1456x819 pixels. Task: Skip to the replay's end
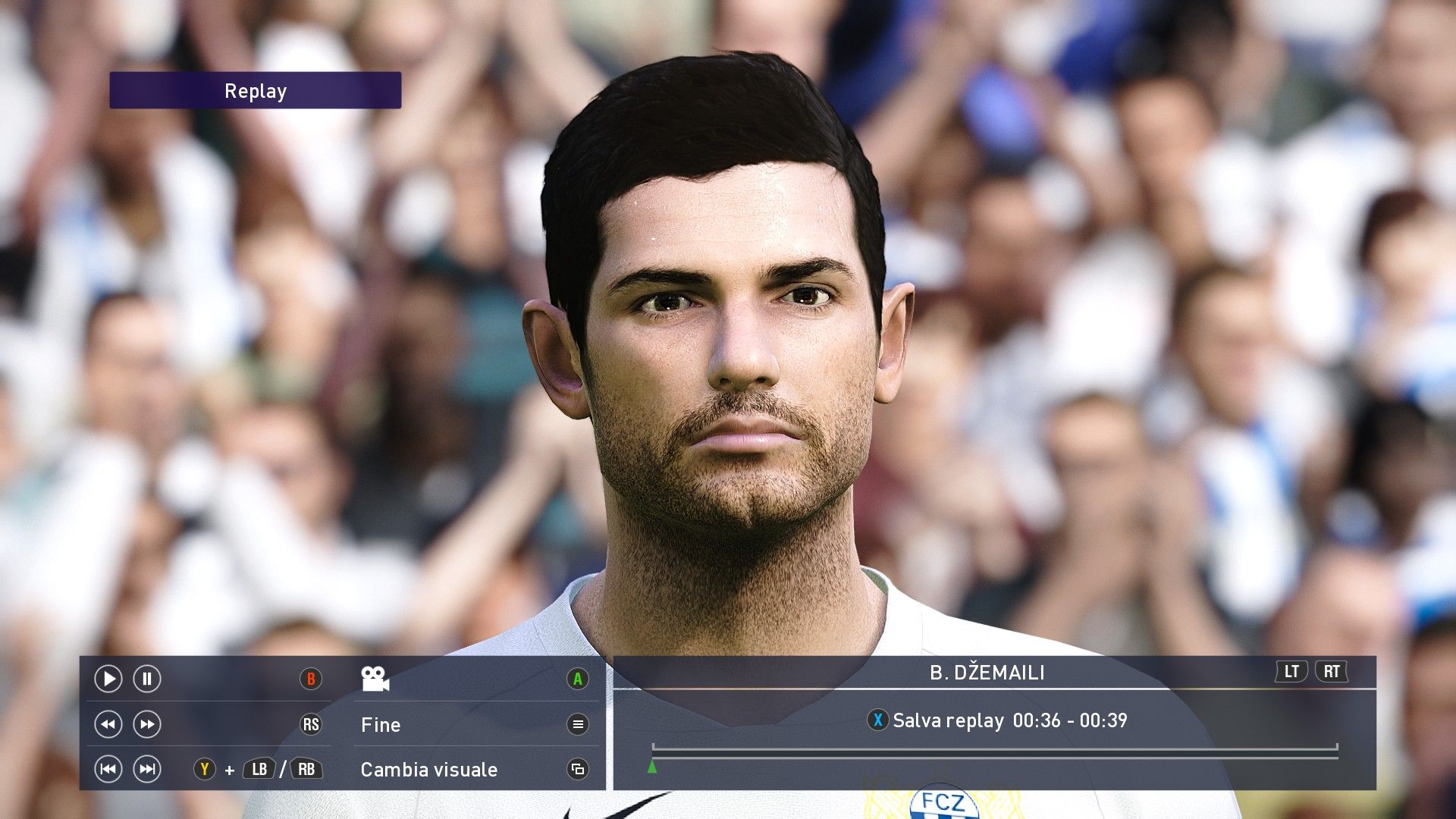[x=147, y=769]
